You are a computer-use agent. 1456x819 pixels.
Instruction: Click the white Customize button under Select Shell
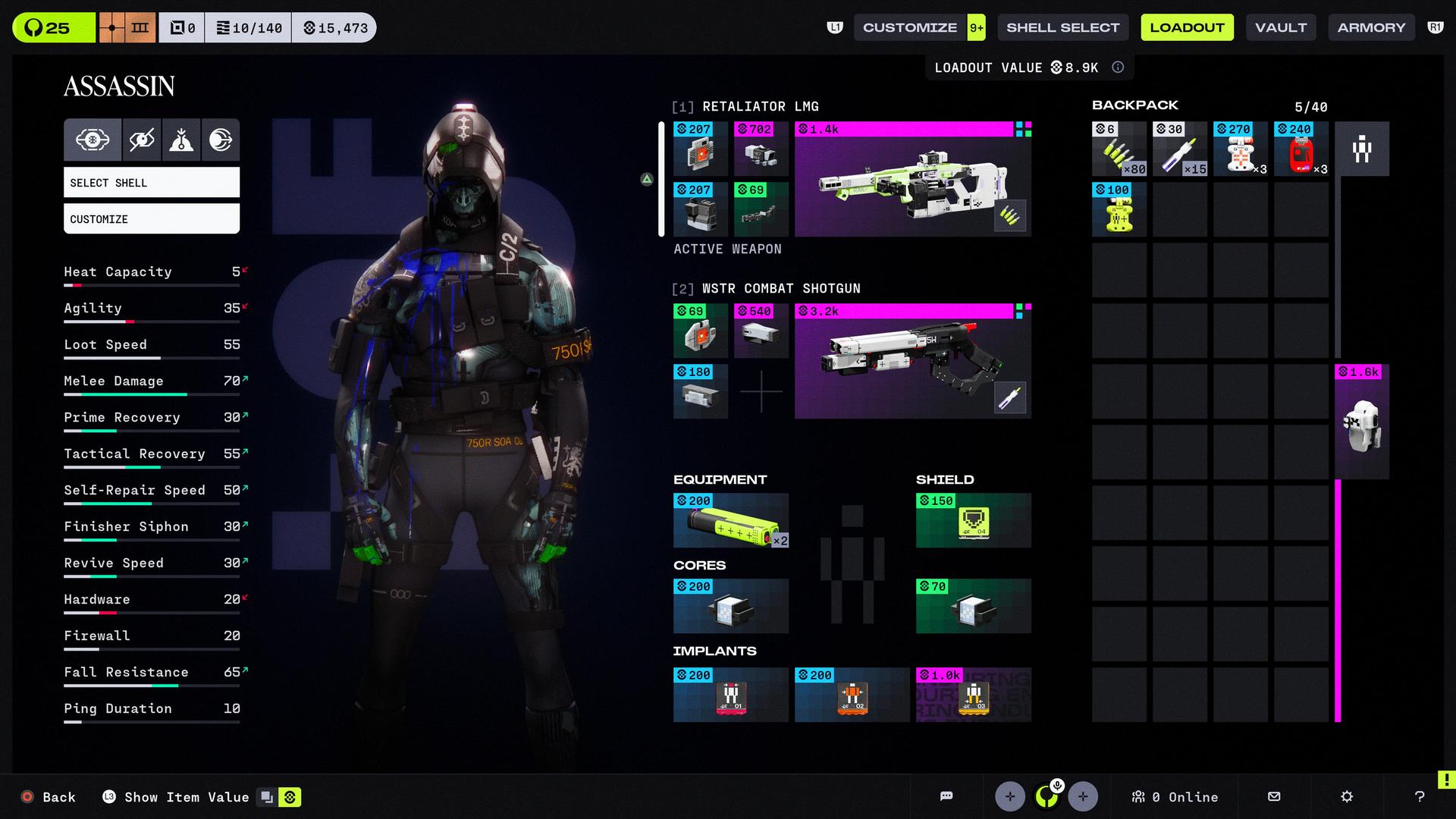click(x=152, y=219)
